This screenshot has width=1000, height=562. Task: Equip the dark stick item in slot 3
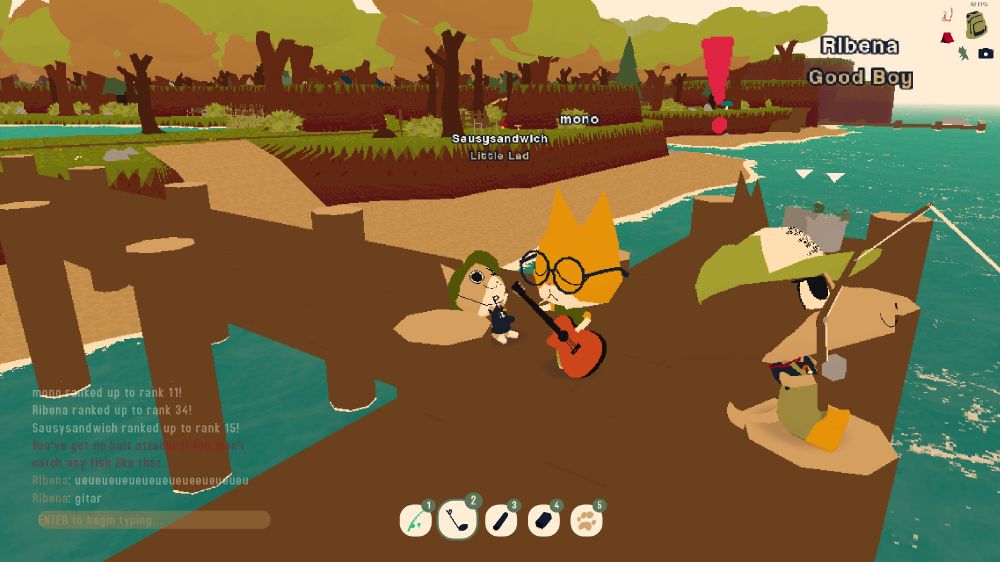[x=500, y=520]
